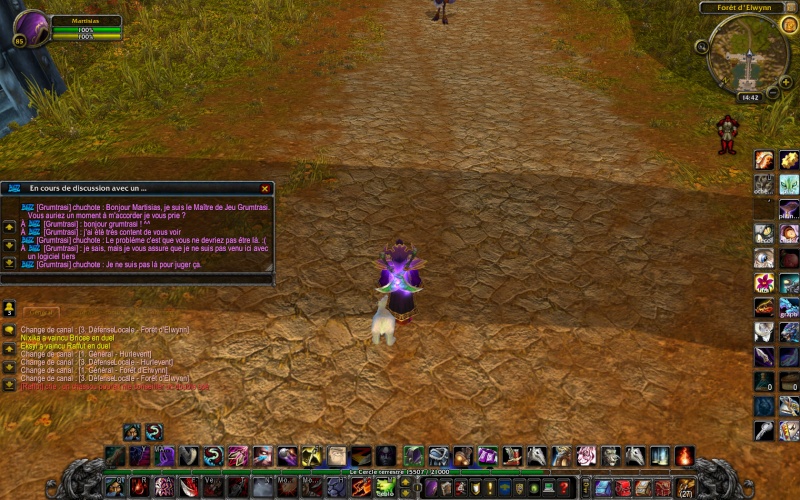Screen dimensions: 800x500
Task: Open the backpack bag slot
Action: click(686, 488)
